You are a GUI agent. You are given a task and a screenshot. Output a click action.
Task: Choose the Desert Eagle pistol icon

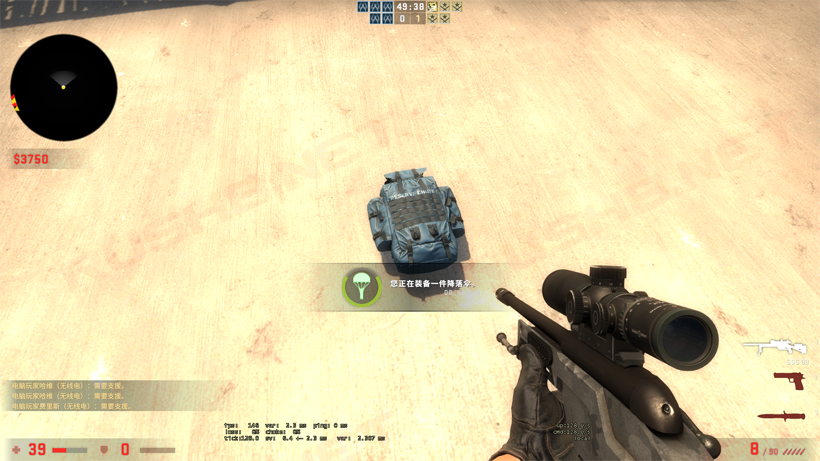click(789, 381)
